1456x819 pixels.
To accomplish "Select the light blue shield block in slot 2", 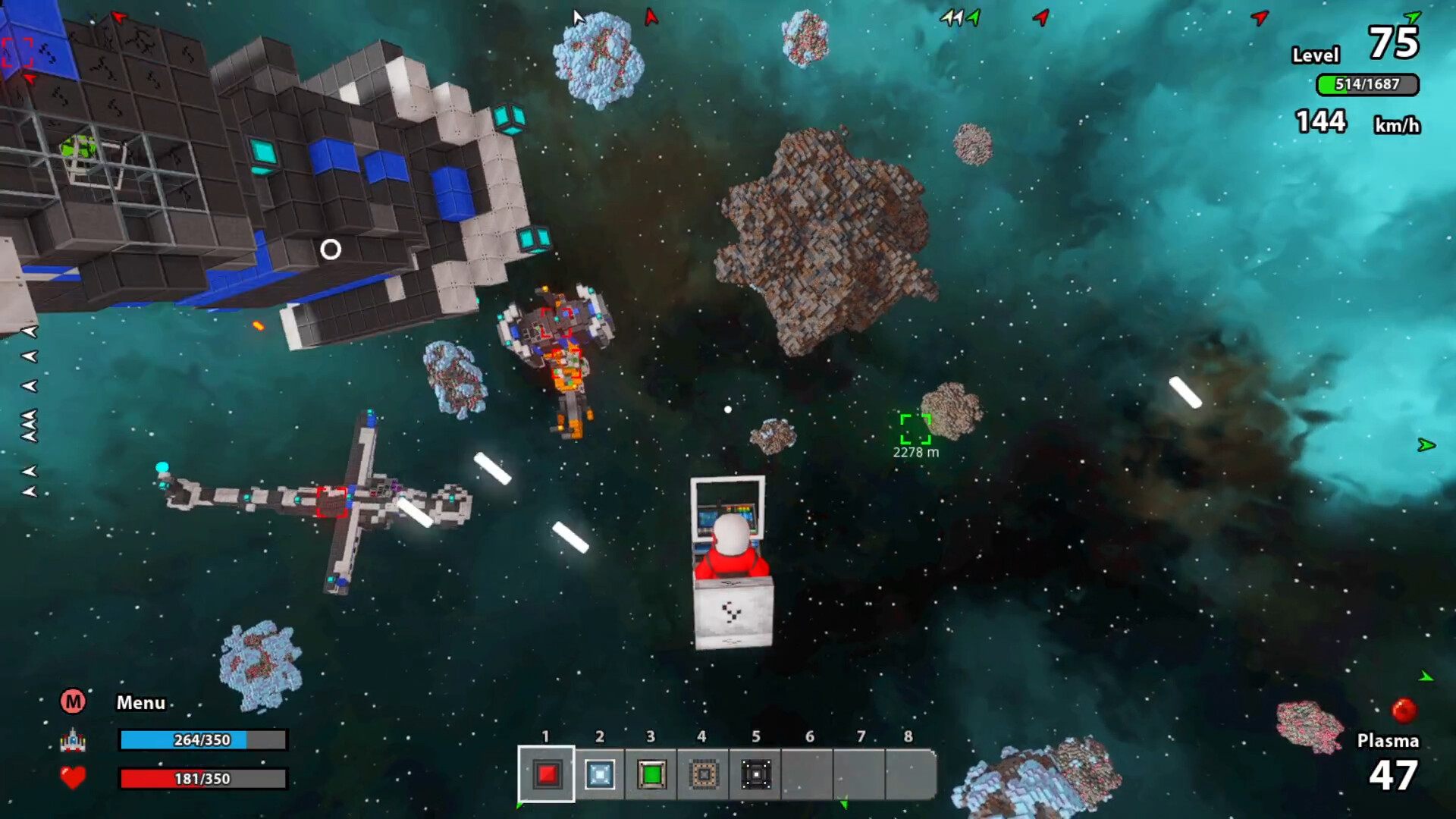I will tap(598, 774).
